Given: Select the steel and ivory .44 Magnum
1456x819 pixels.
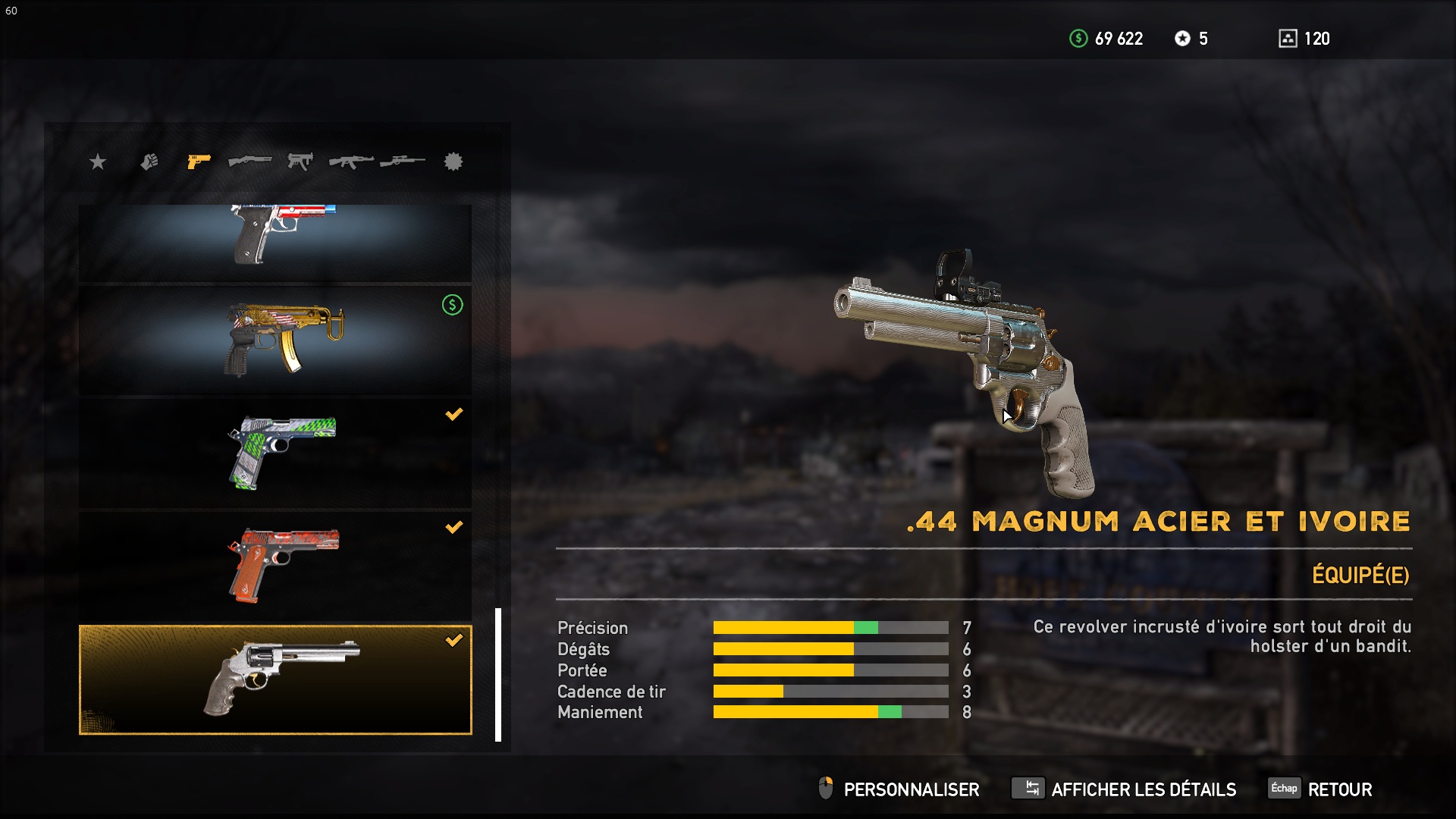Looking at the screenshot, I should [x=275, y=679].
